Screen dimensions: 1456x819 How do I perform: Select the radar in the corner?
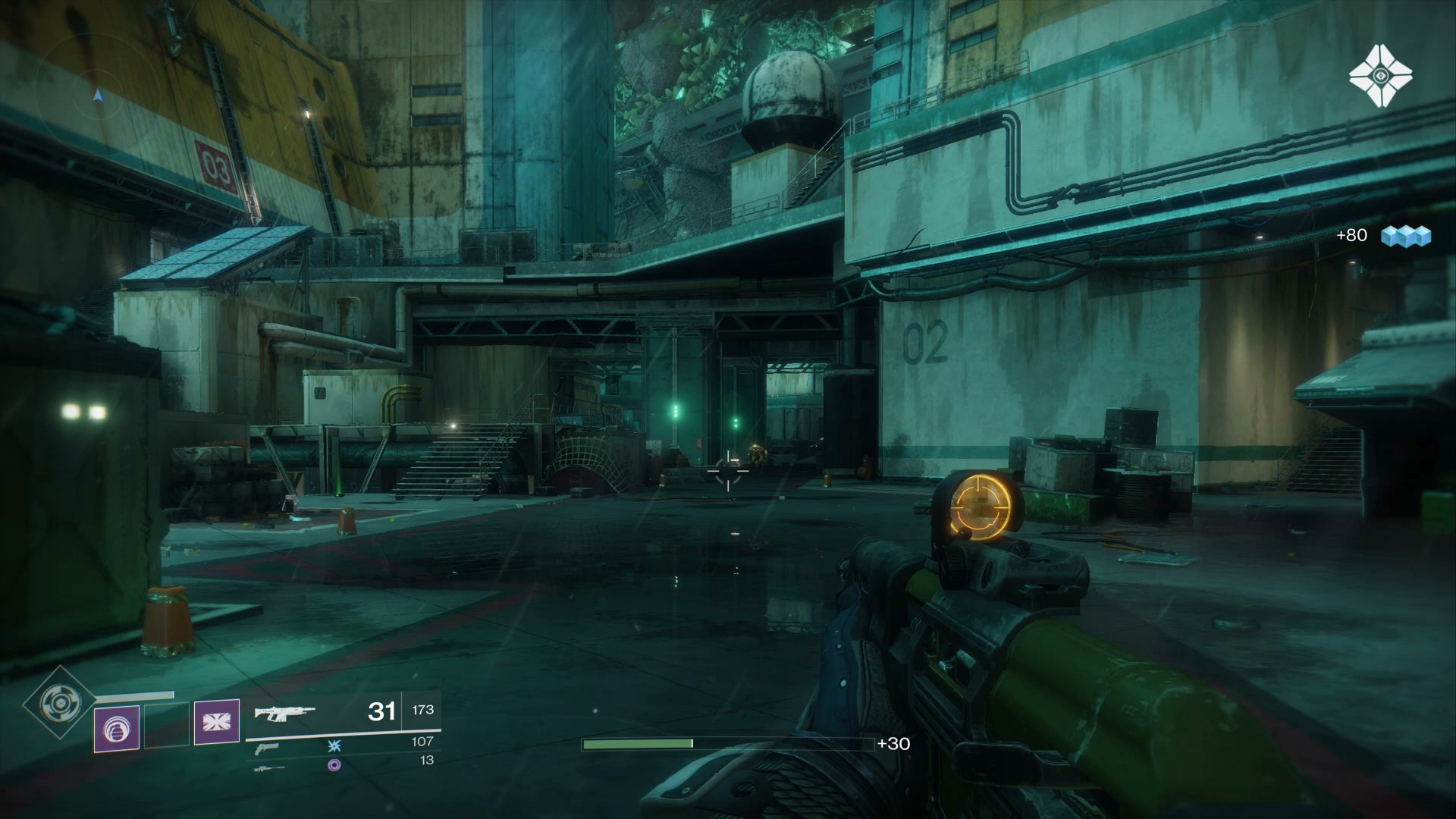(97, 96)
